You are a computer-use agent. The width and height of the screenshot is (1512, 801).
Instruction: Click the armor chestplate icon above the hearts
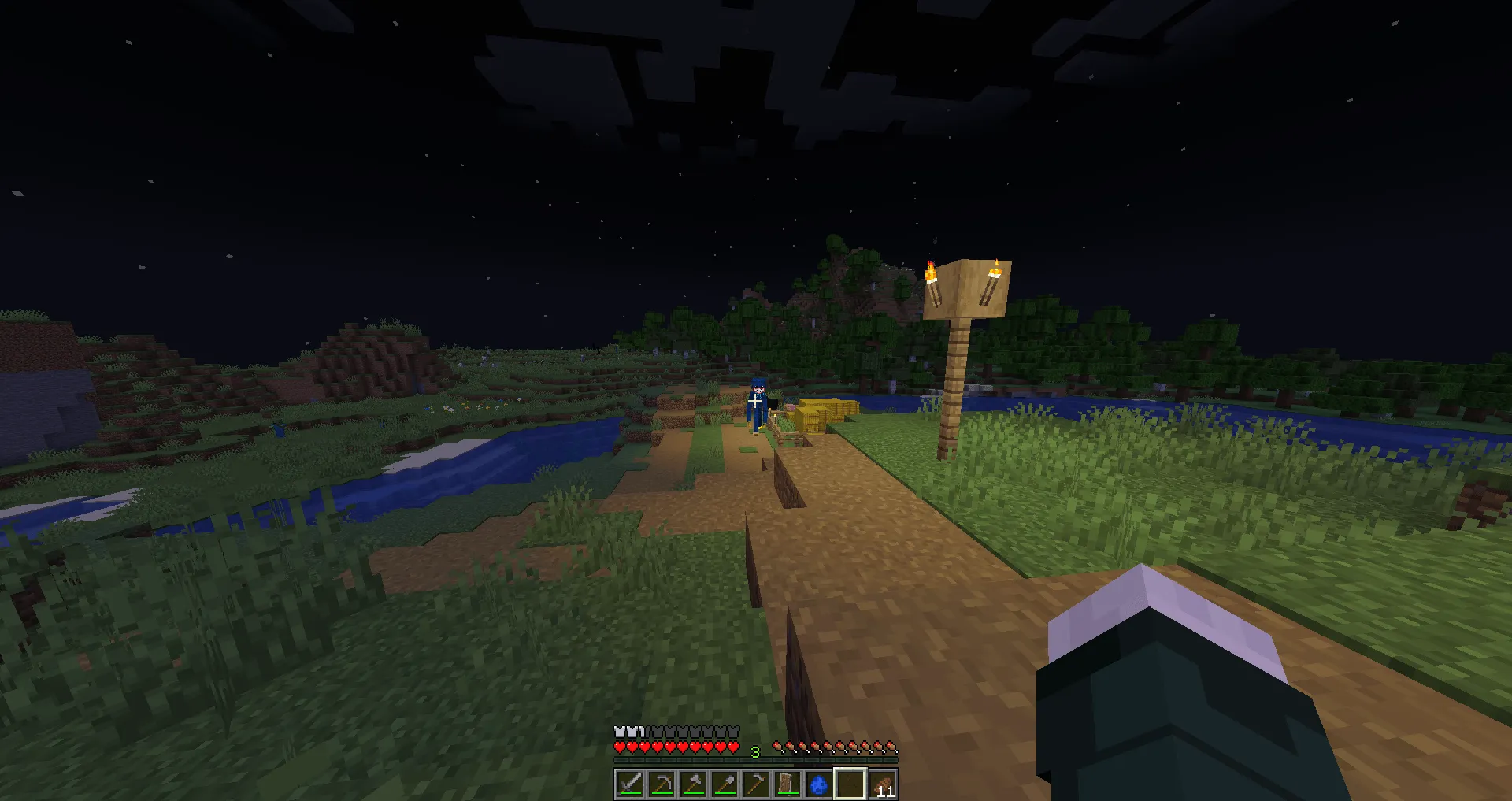pyautogui.click(x=619, y=731)
